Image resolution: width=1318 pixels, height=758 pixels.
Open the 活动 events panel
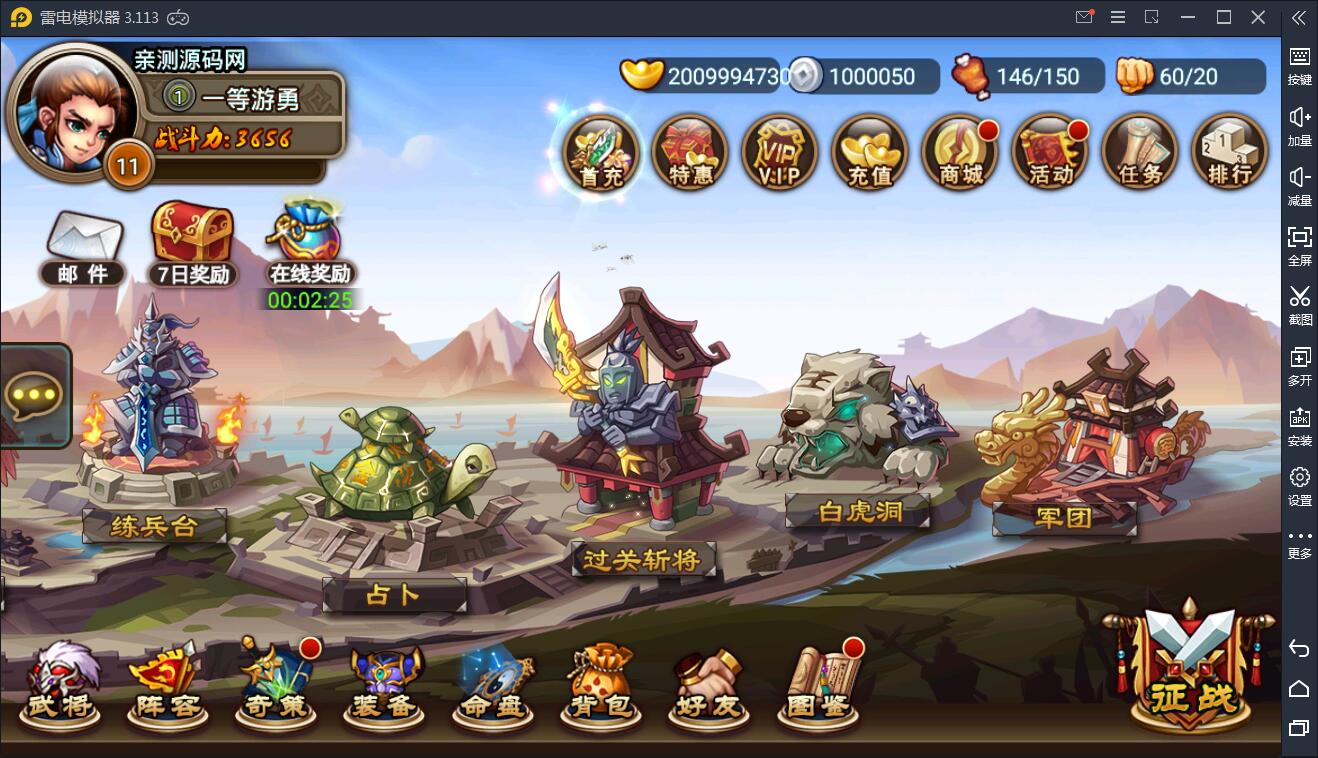[1050, 153]
